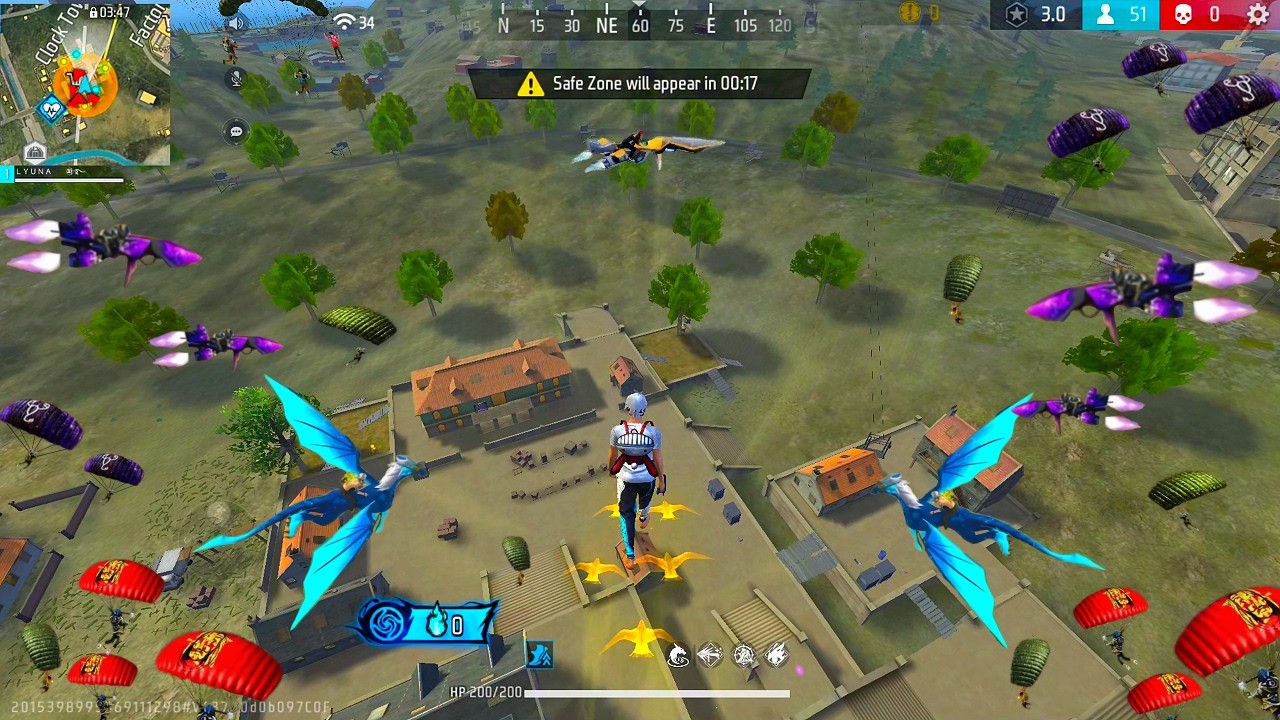
Task: Open the settings gear icon
Action: tap(1259, 15)
